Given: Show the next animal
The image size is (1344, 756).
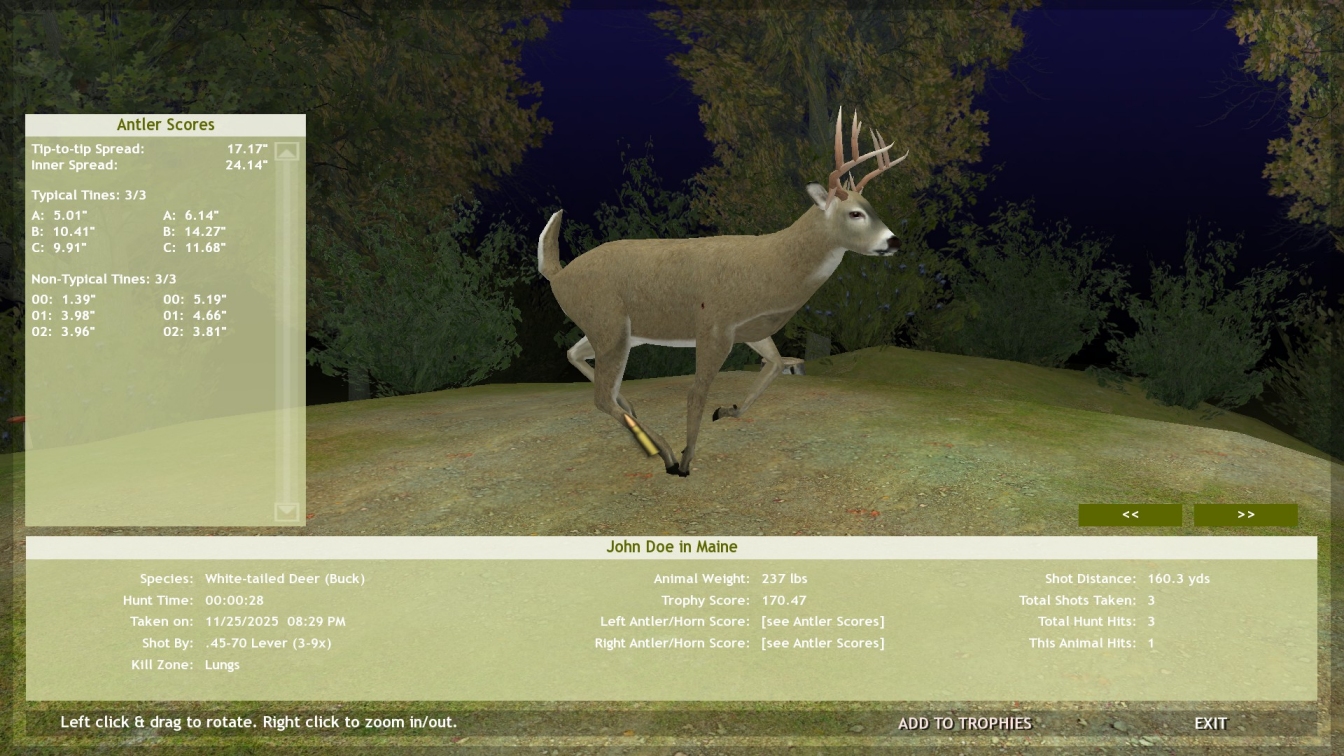Looking at the screenshot, I should click(x=1245, y=515).
